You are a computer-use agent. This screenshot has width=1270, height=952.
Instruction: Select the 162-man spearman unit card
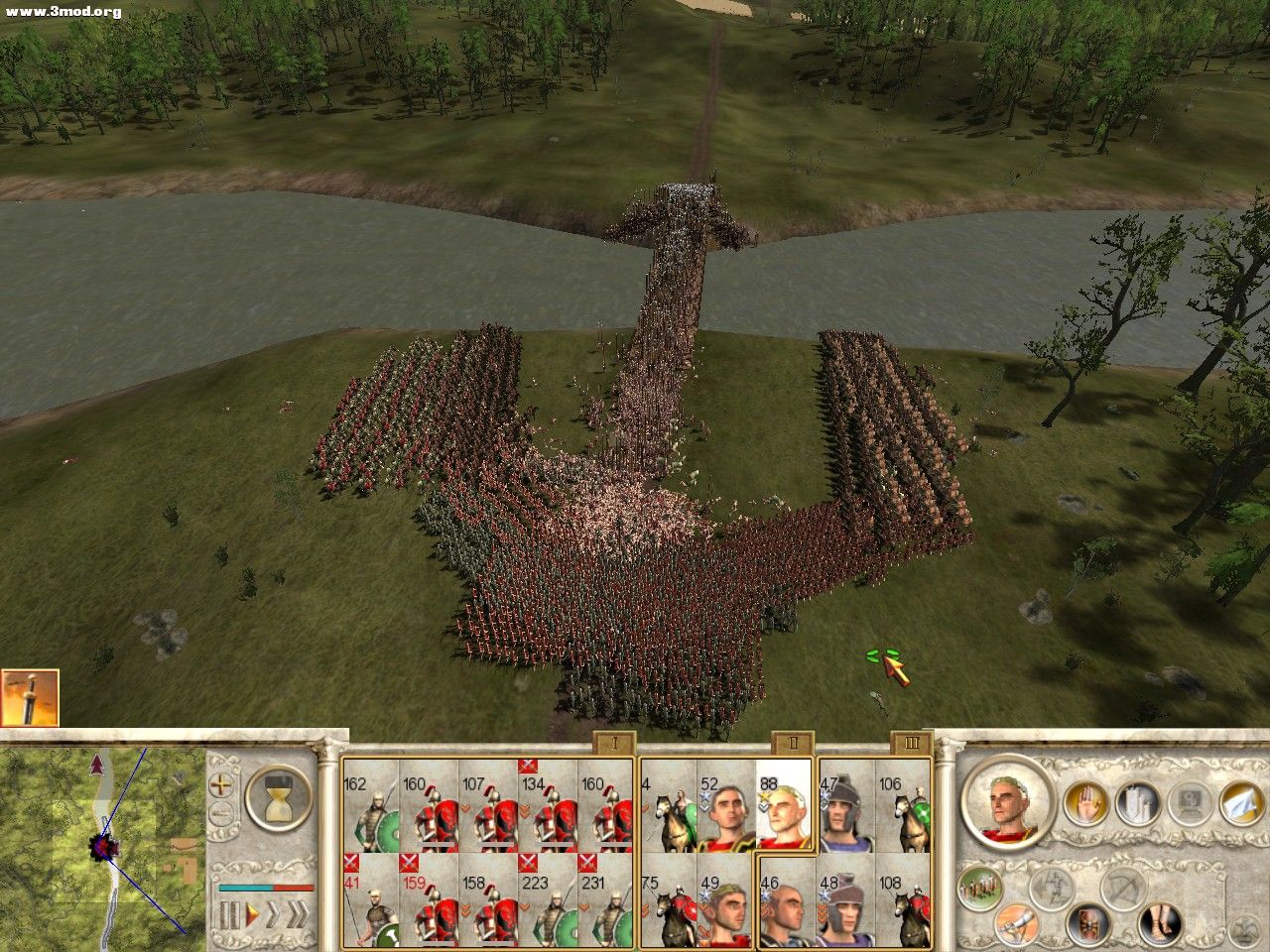tap(371, 807)
